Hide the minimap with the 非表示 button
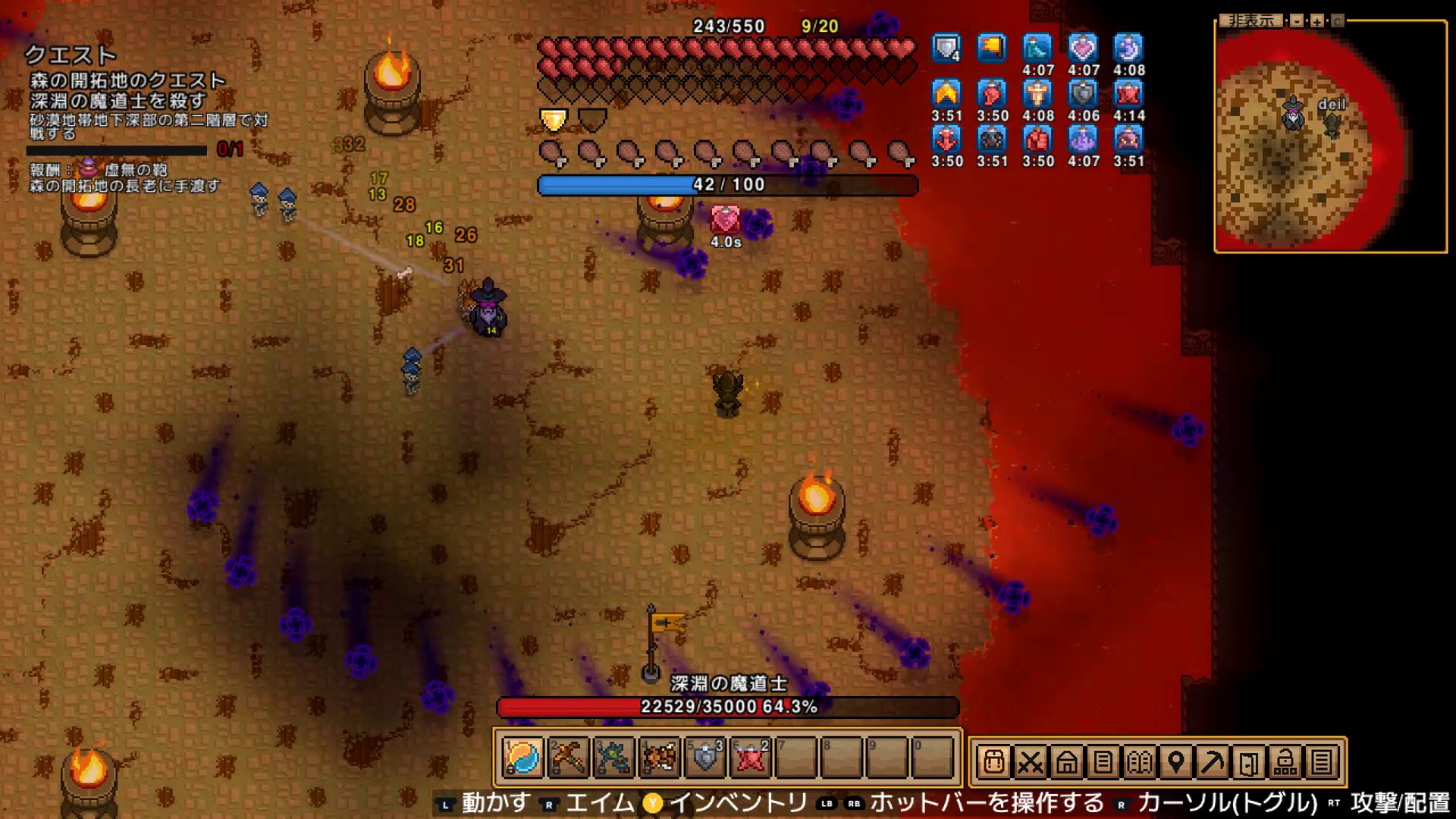1456x819 pixels. click(1251, 20)
